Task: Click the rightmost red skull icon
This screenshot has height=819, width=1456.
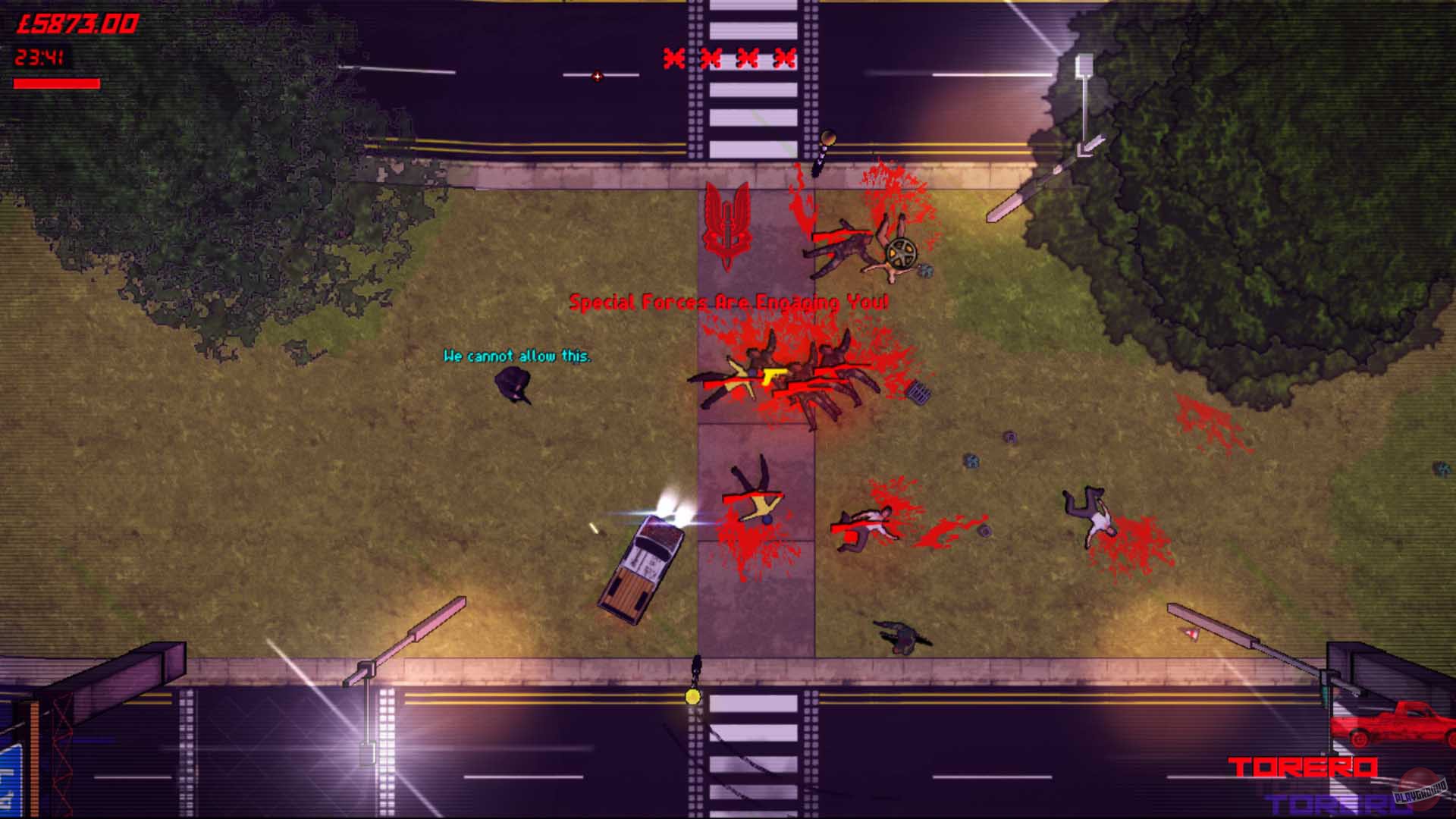Action: (x=783, y=58)
